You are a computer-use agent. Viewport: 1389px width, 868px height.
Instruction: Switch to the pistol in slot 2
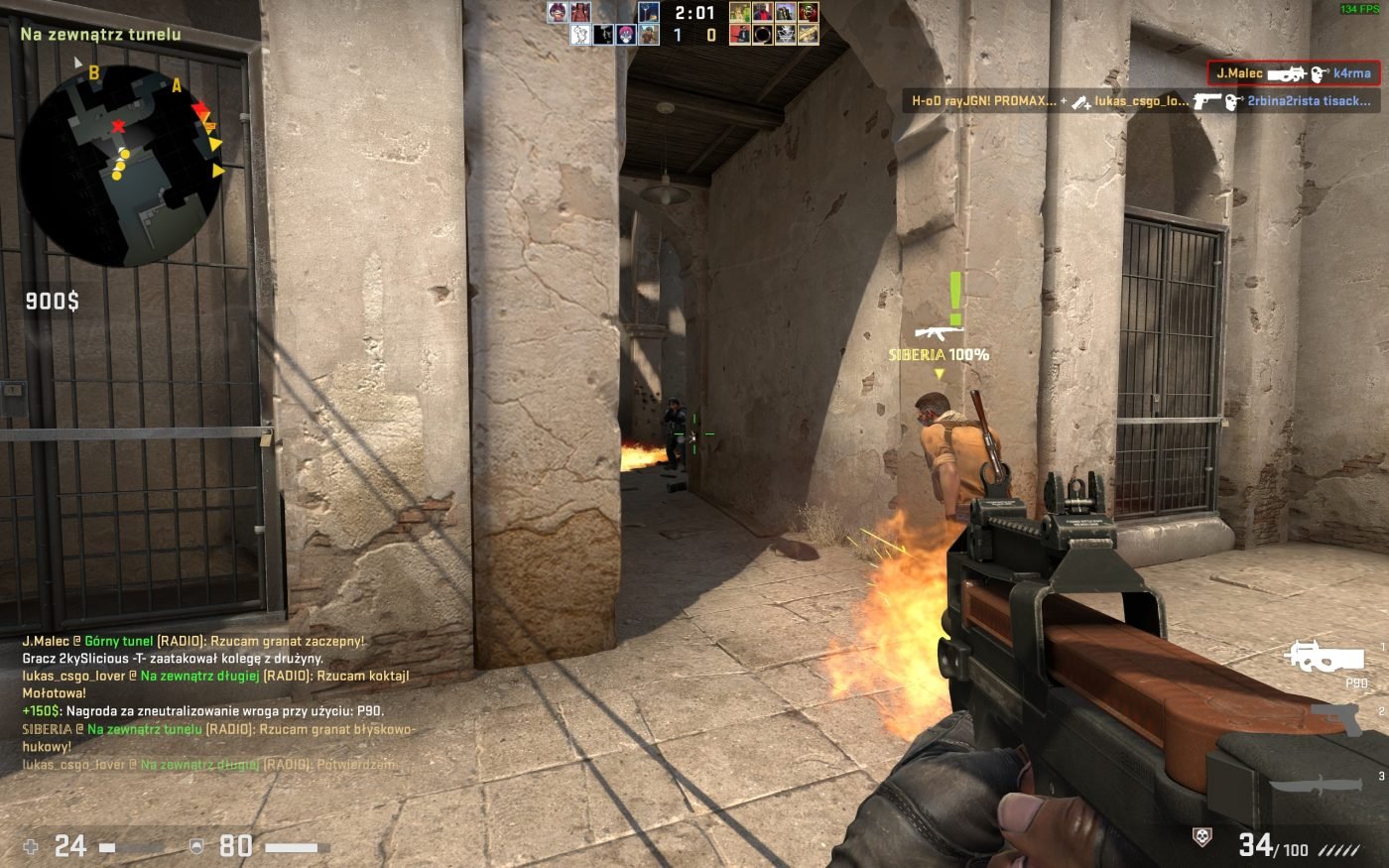pyautogui.click(x=1336, y=719)
